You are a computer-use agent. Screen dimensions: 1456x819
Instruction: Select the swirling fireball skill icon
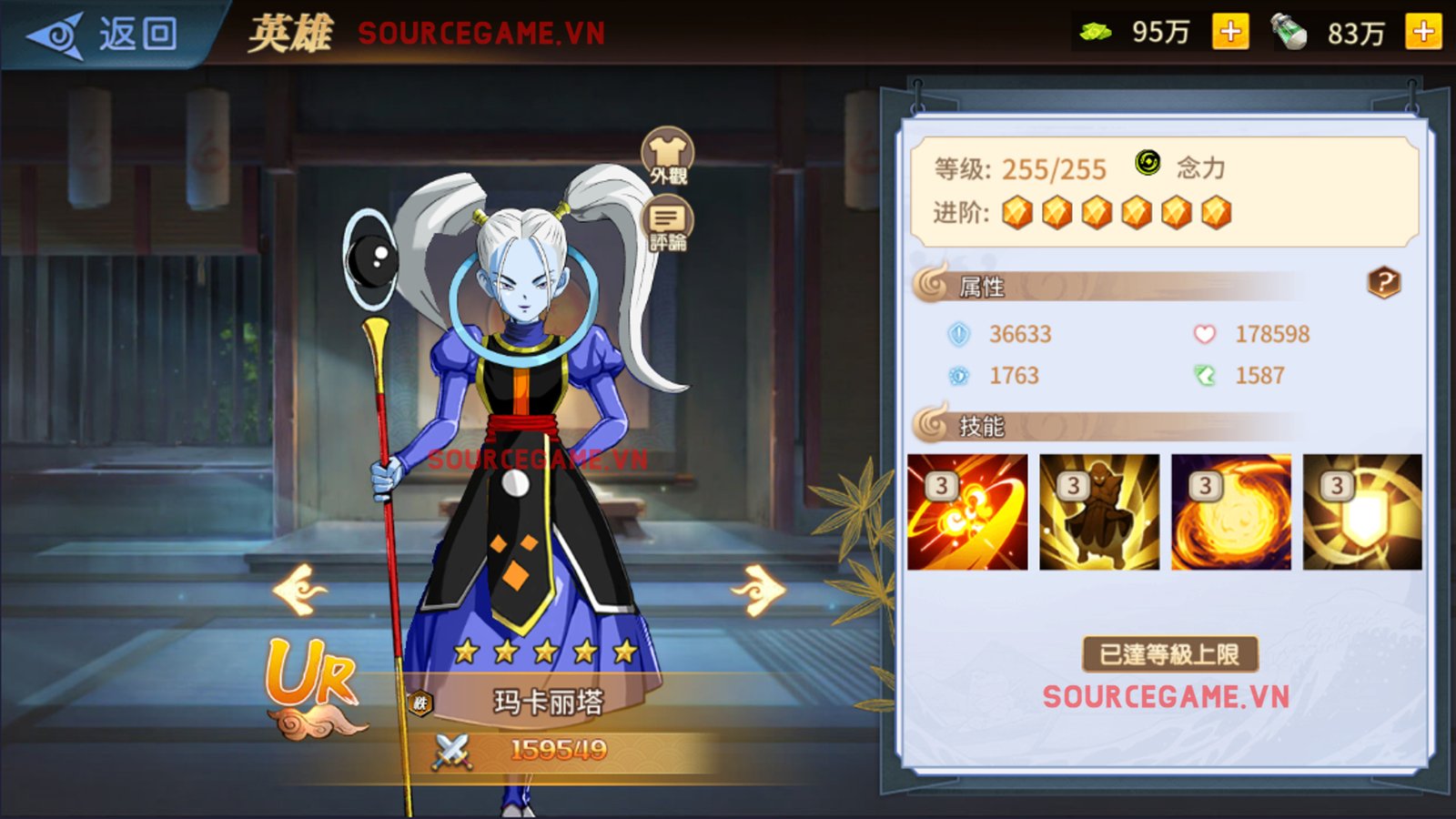pyautogui.click(x=1231, y=512)
